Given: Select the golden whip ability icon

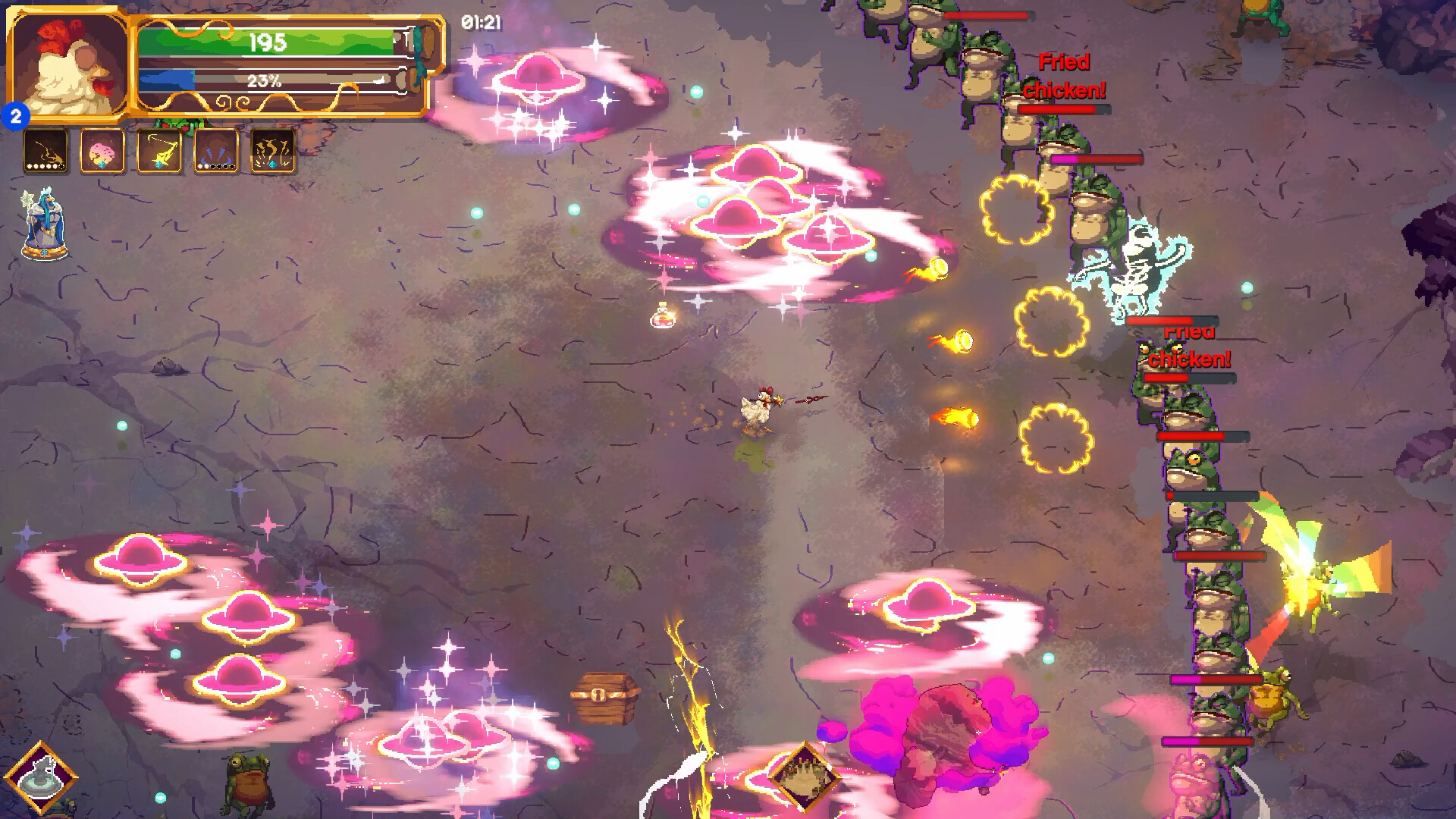Looking at the screenshot, I should coord(45,150).
